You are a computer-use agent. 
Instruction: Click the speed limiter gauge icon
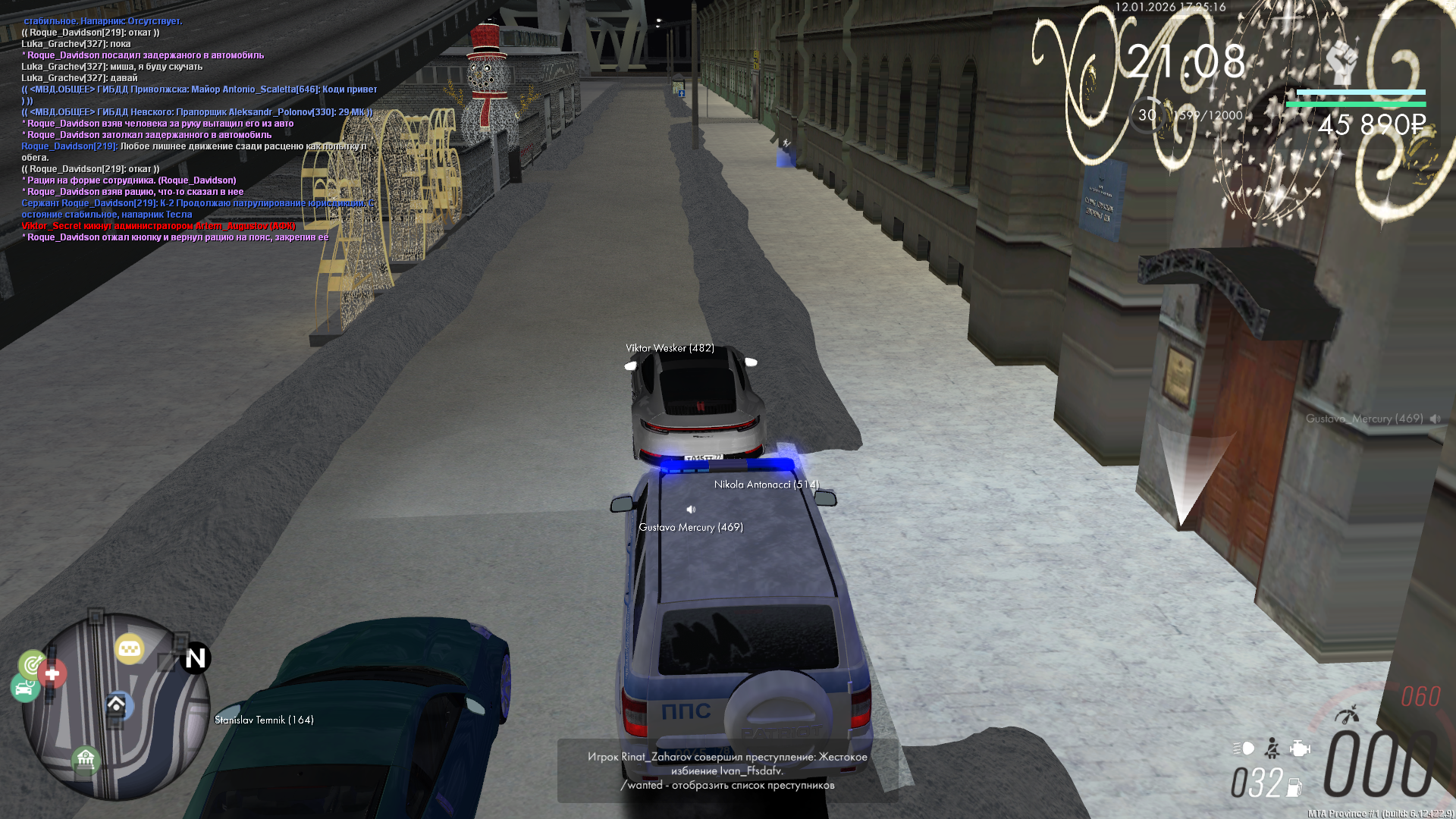[1347, 714]
